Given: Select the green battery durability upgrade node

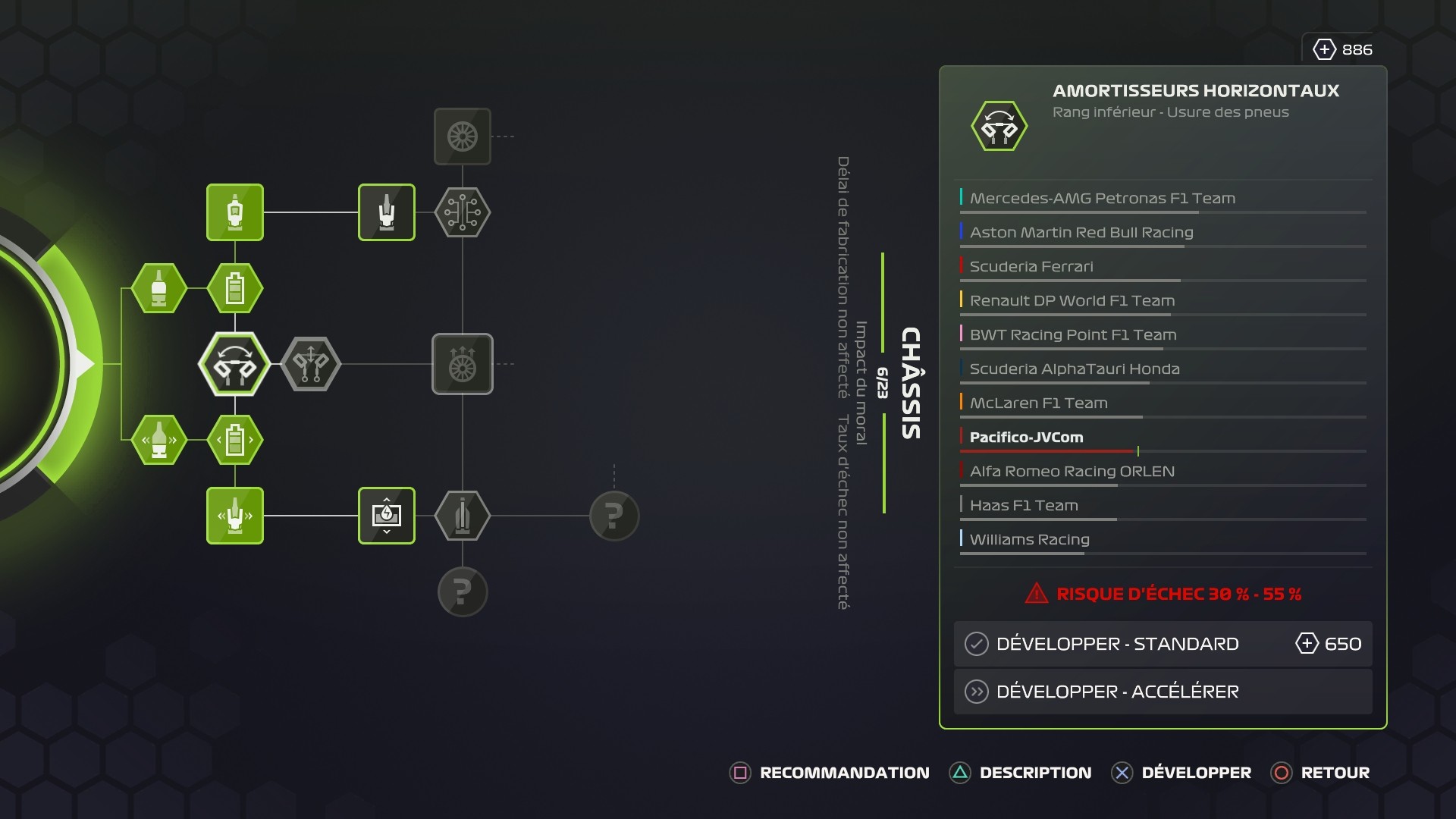Looking at the screenshot, I should (235, 288).
